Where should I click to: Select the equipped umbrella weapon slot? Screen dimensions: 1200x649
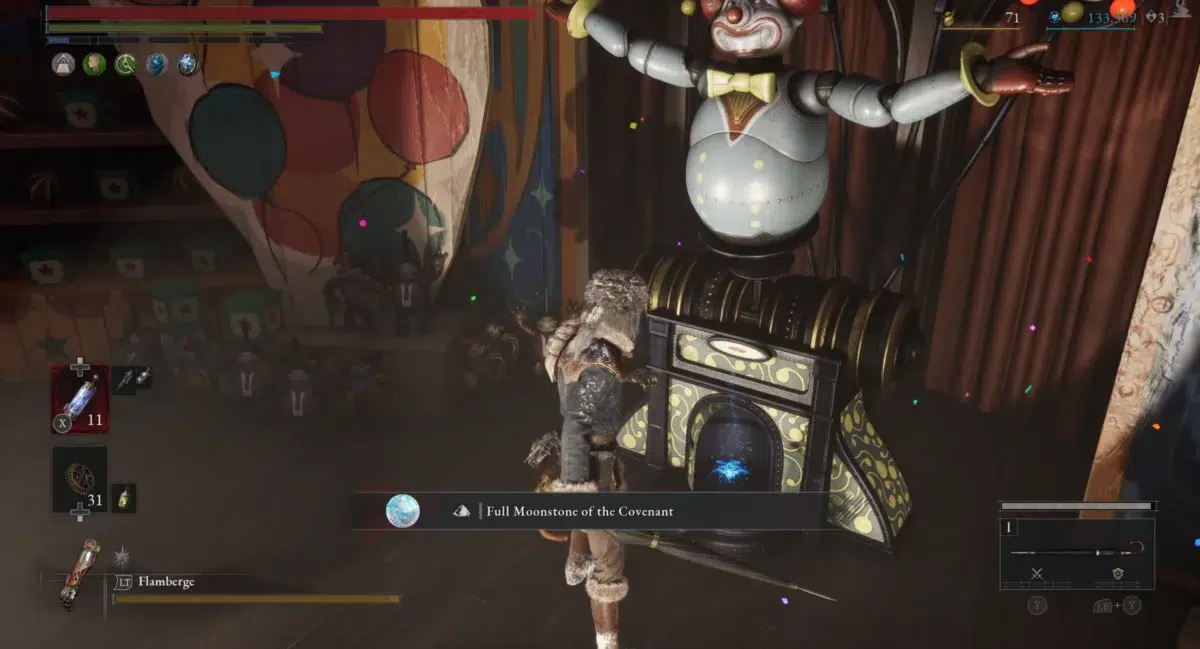click(1077, 552)
